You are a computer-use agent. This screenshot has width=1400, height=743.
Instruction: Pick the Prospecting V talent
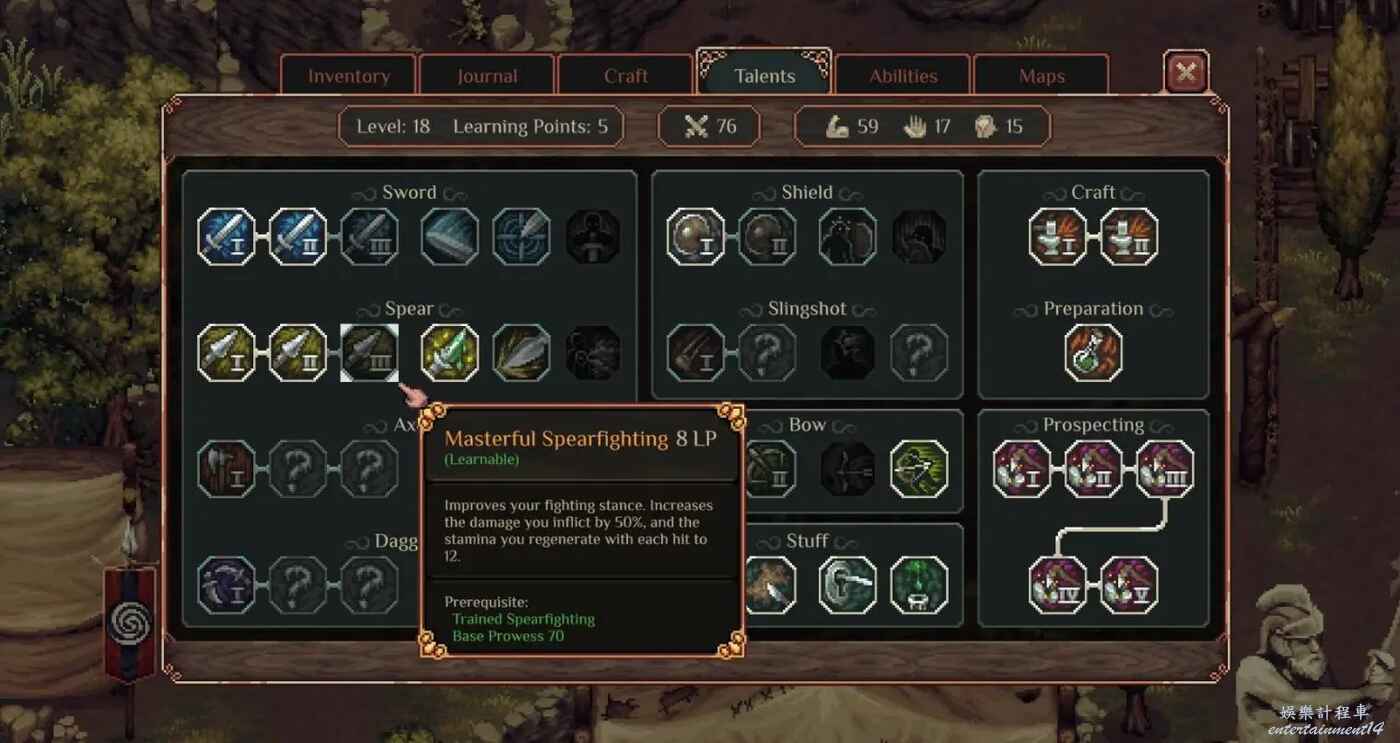pos(1129,585)
